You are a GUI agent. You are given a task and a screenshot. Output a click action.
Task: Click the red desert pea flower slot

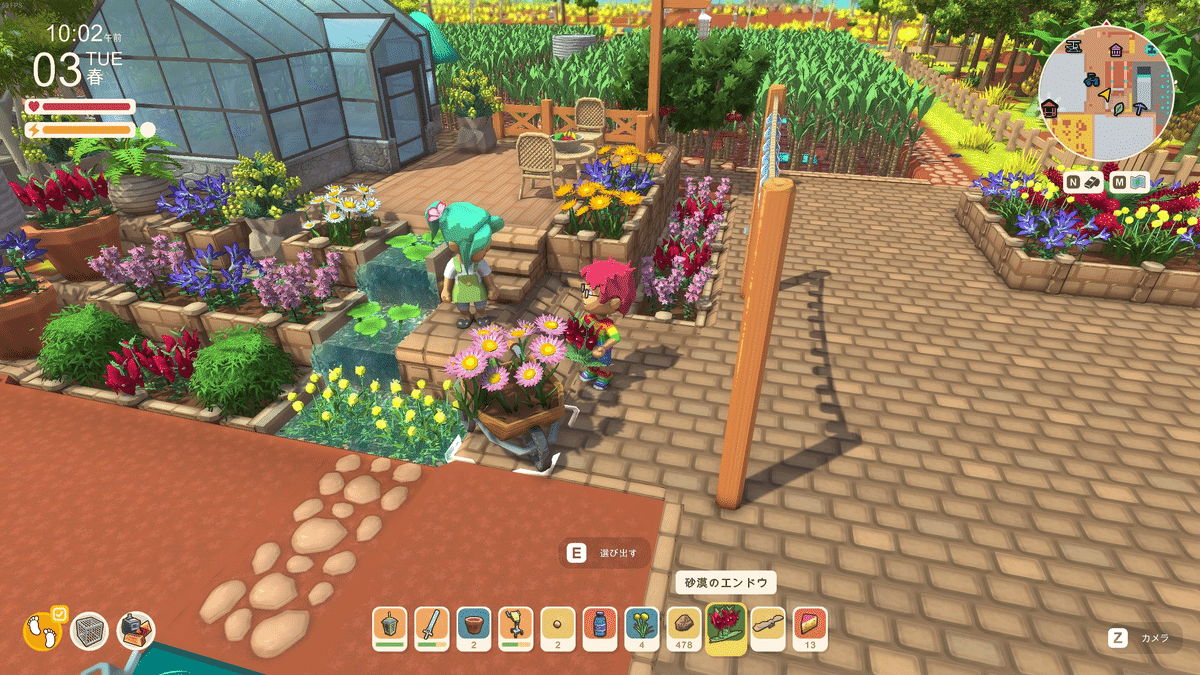pos(725,629)
